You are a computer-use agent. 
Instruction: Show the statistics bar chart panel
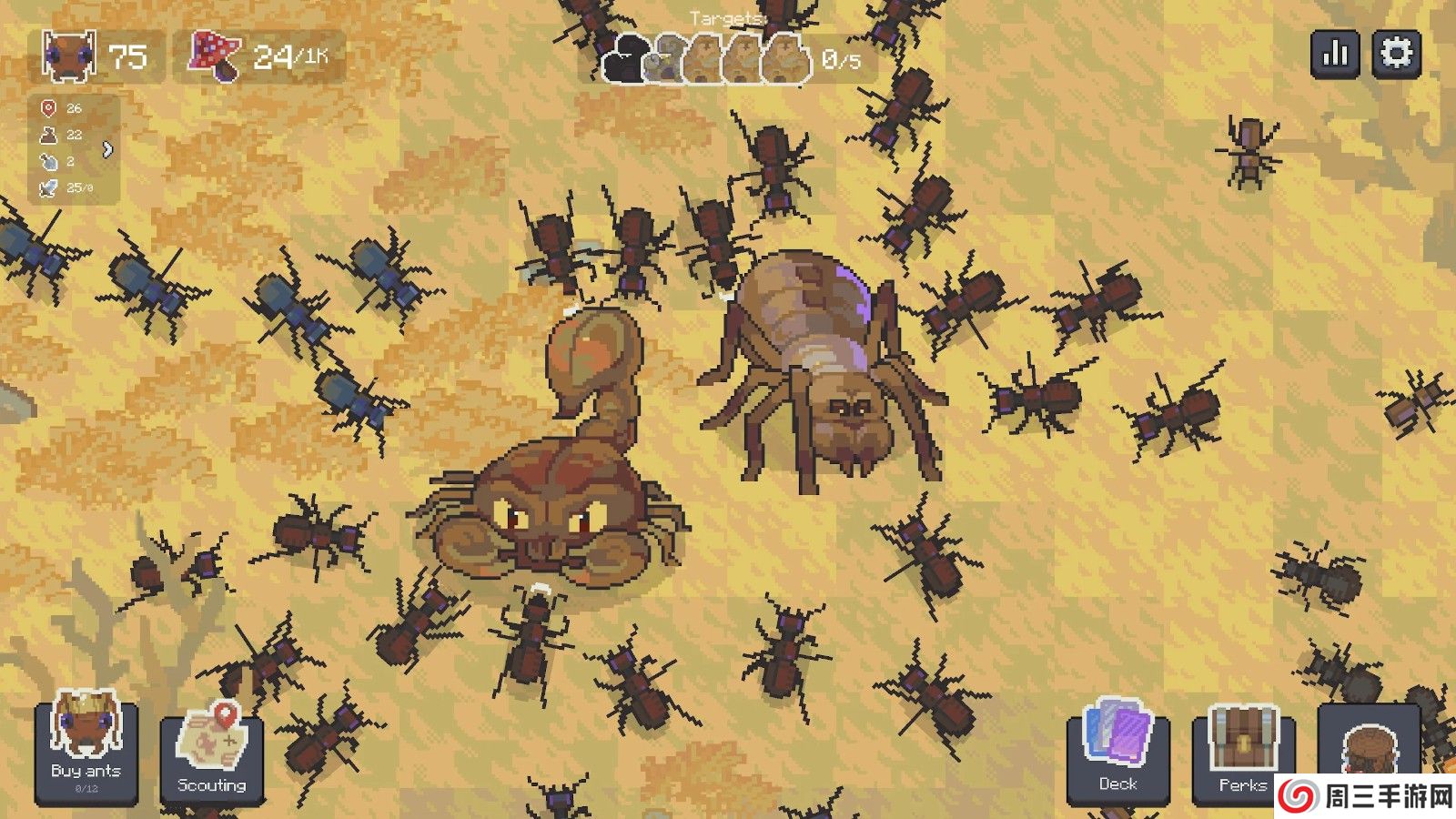pos(1335,54)
